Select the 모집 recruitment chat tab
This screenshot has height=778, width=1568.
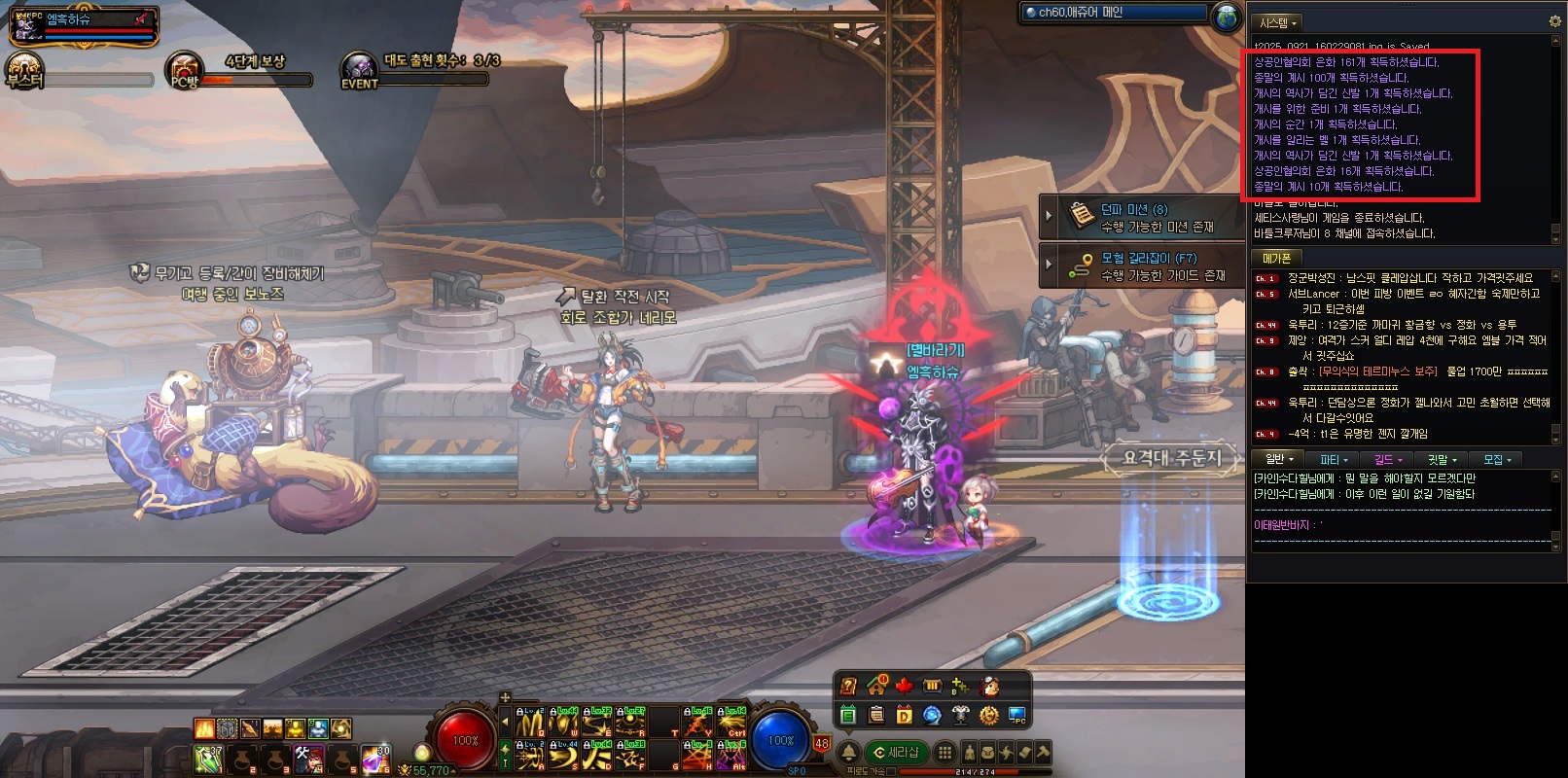1496,459
